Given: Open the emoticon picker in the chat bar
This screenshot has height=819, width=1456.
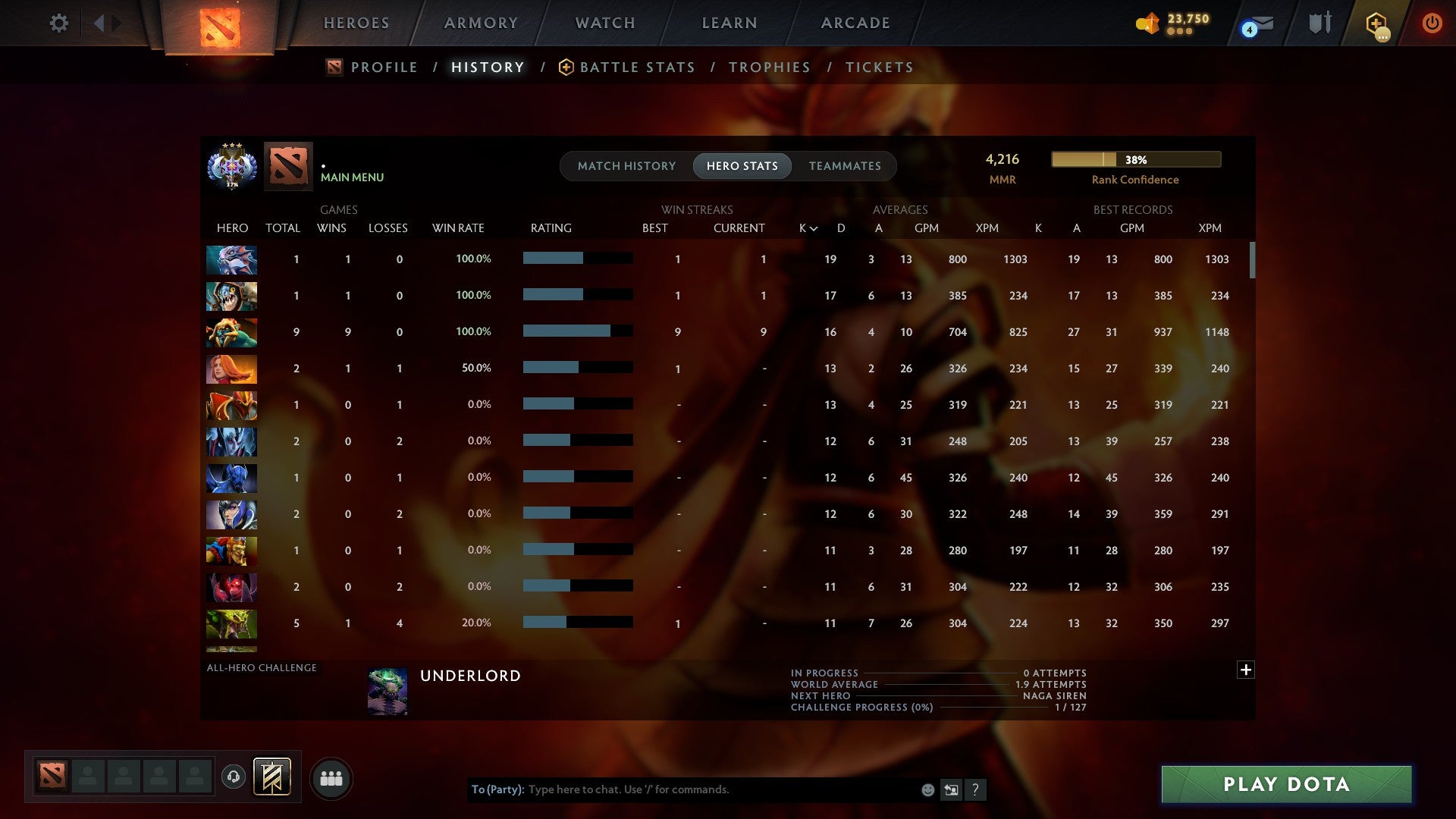Looking at the screenshot, I should tap(927, 789).
